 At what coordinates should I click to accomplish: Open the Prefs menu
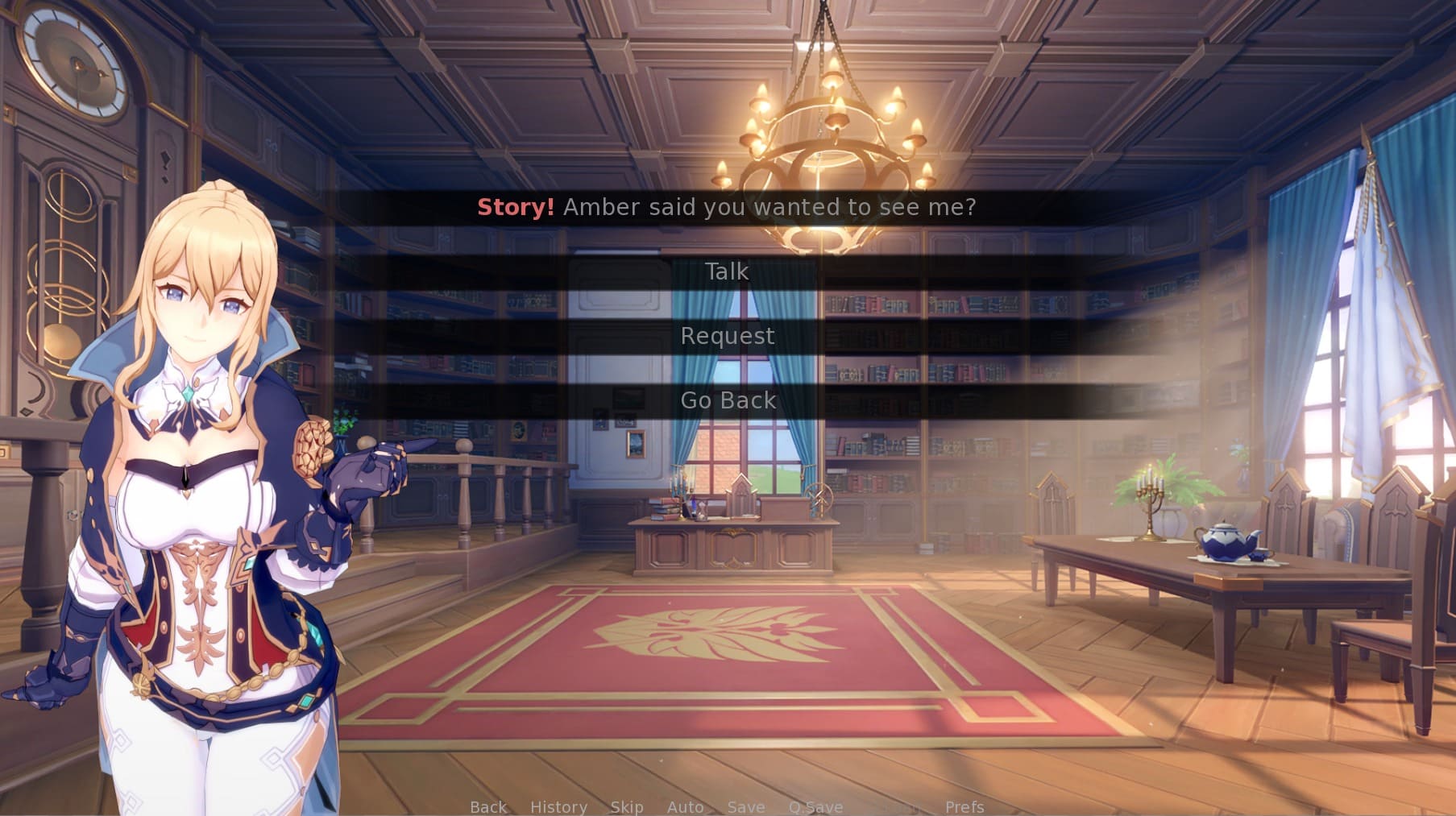pyautogui.click(x=964, y=806)
